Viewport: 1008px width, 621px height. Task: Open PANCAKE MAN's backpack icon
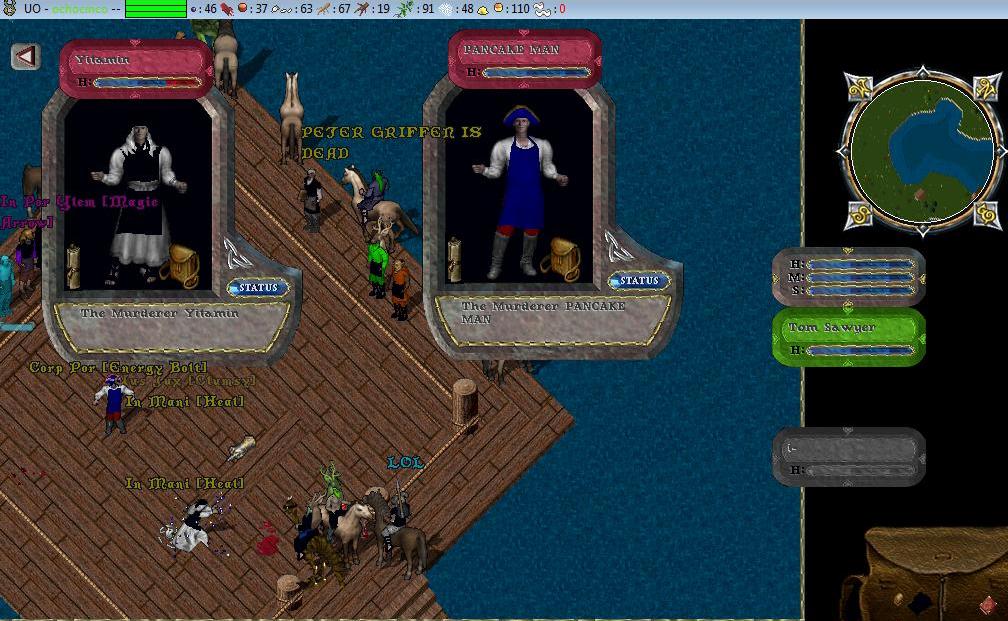(x=561, y=257)
